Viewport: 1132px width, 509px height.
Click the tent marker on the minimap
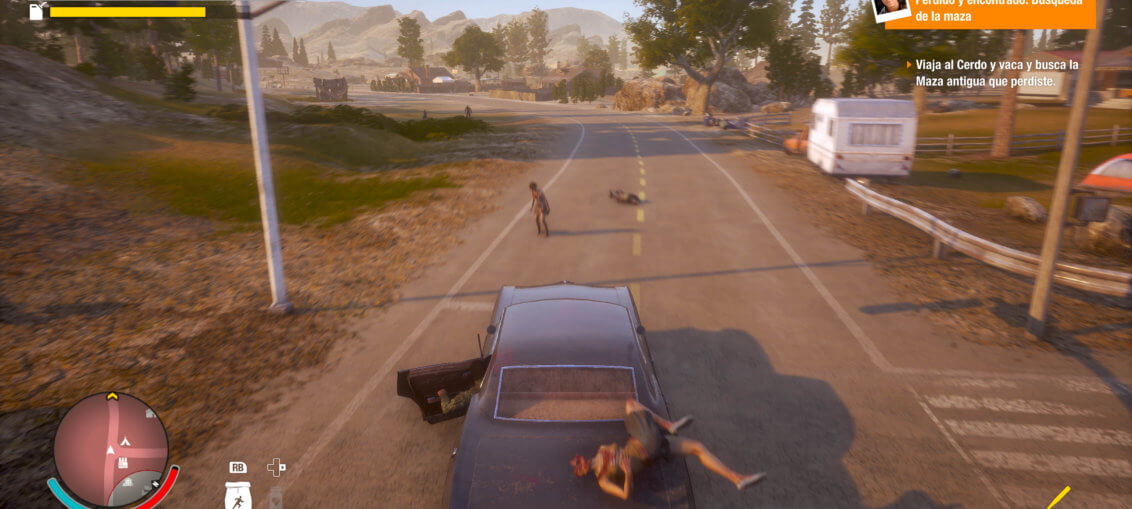127,441
